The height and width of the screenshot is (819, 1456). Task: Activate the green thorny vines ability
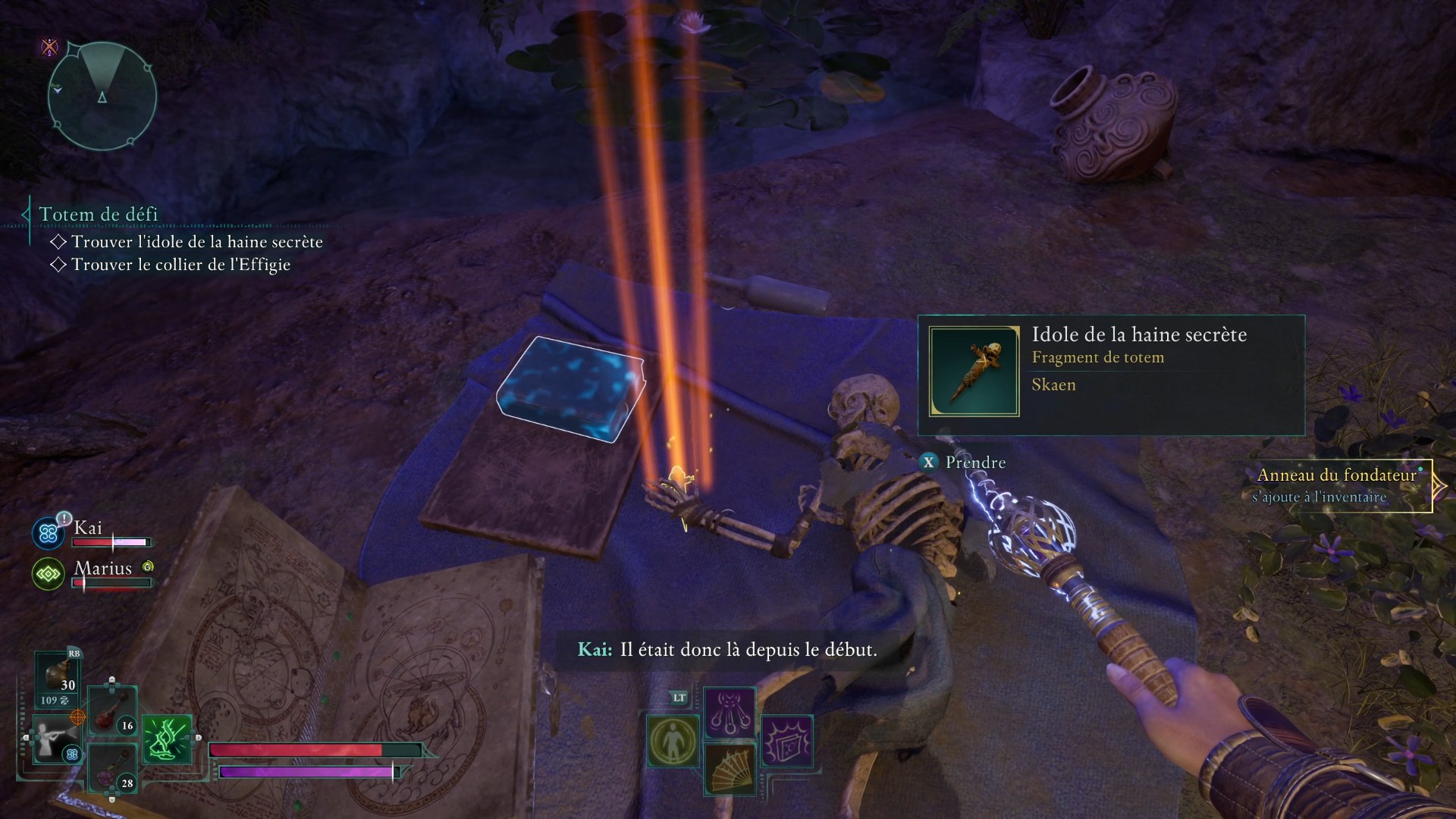pos(167,739)
